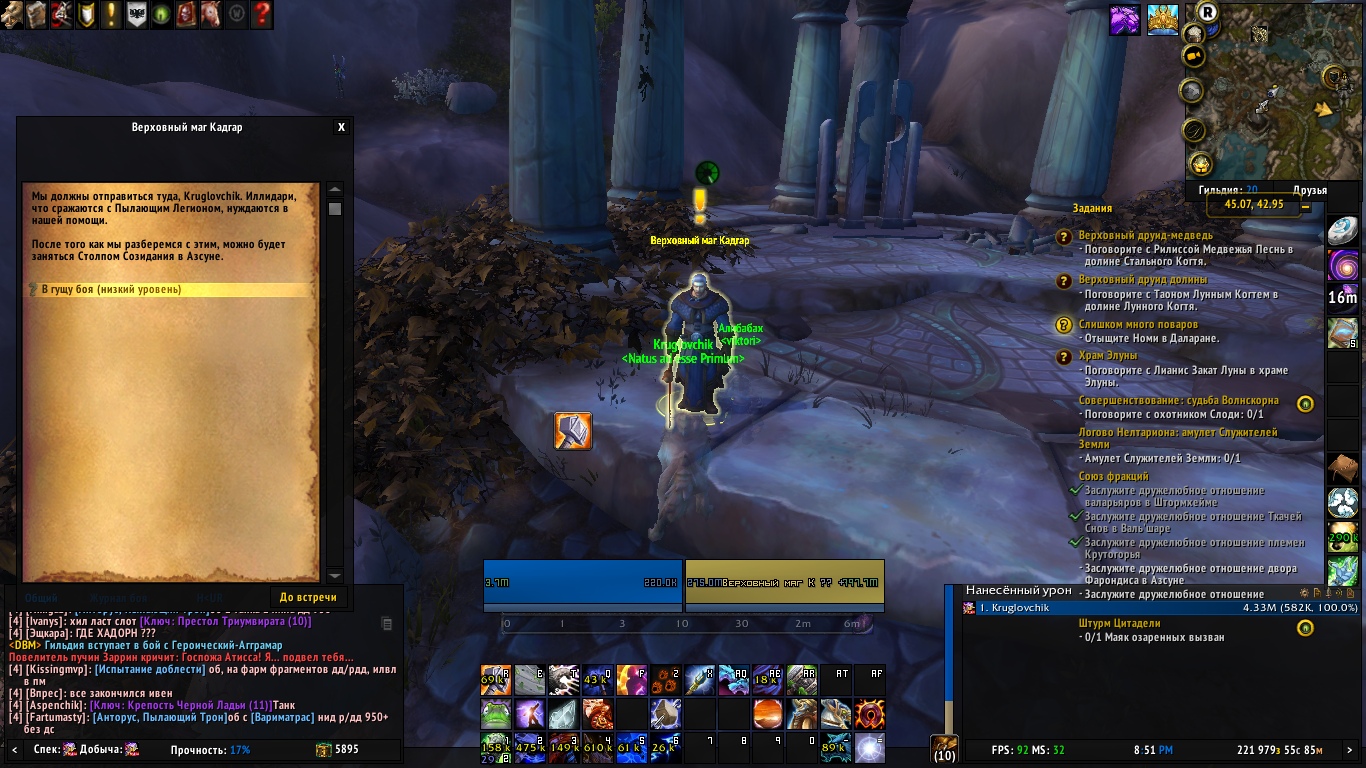Image resolution: width=1366 pixels, height=768 pixels.
Task: Click the yellow exclamation mark quest icon
Action: (112, 14)
